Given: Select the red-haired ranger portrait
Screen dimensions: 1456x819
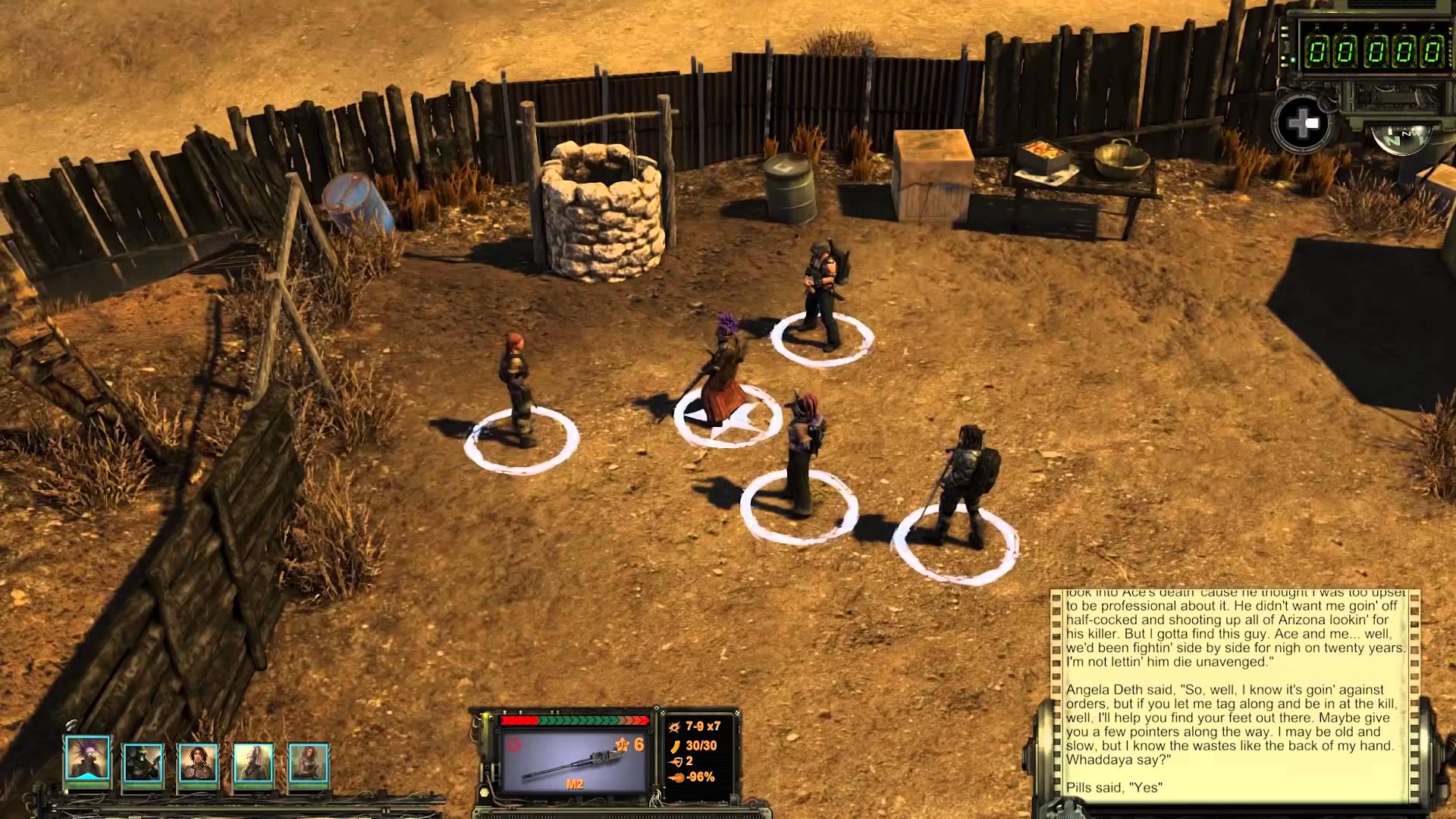Looking at the screenshot, I should [309, 762].
